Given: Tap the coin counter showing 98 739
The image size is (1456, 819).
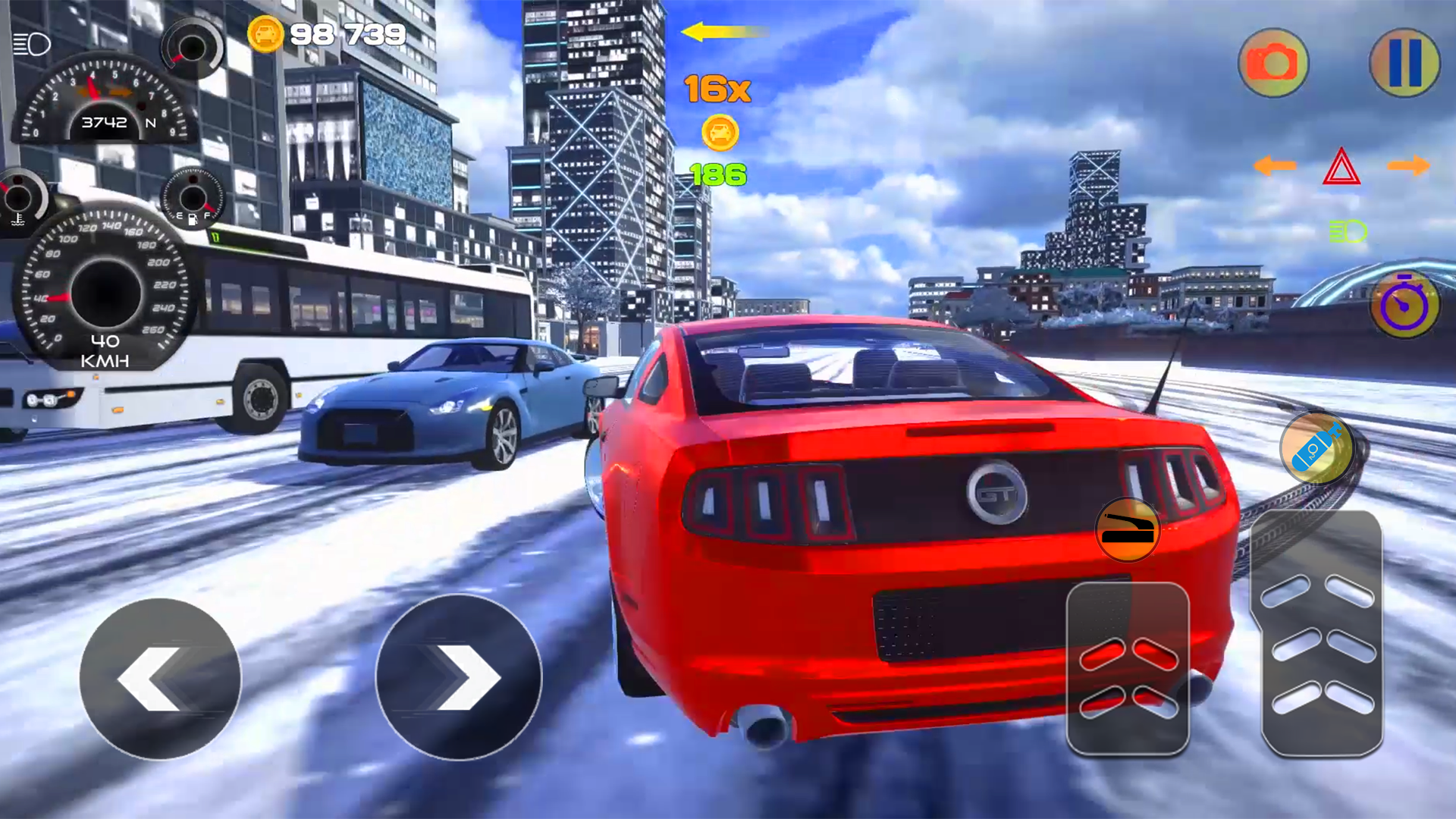Looking at the screenshot, I should click(x=328, y=32).
